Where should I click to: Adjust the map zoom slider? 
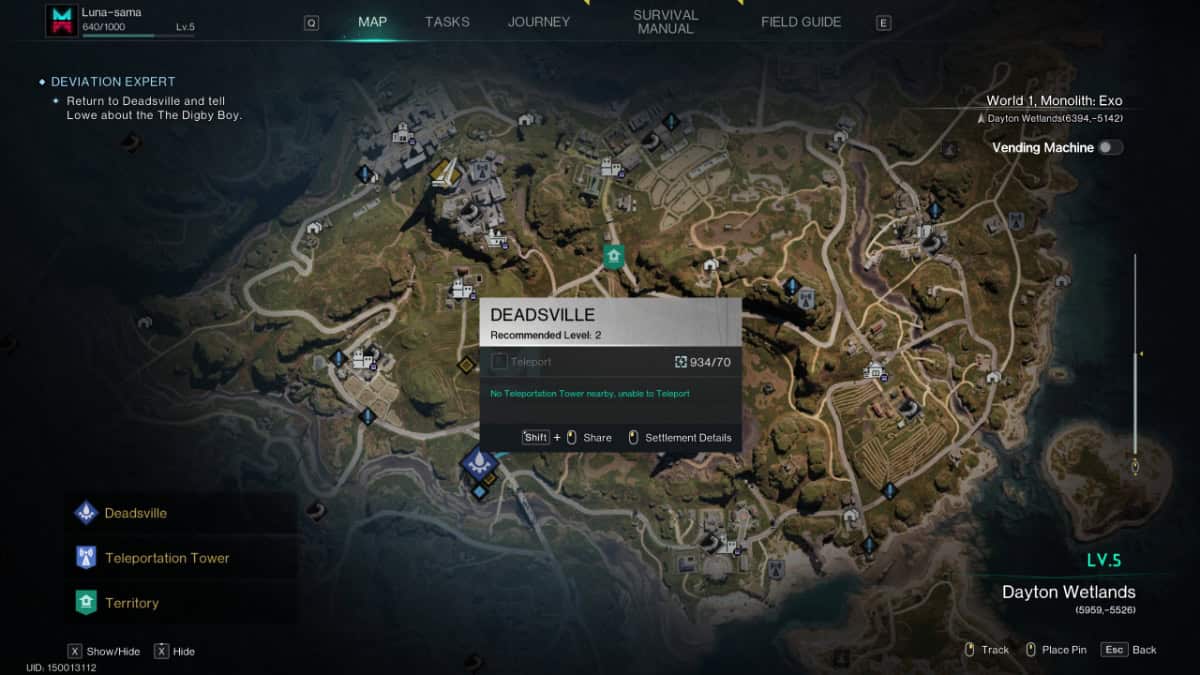1135,355
